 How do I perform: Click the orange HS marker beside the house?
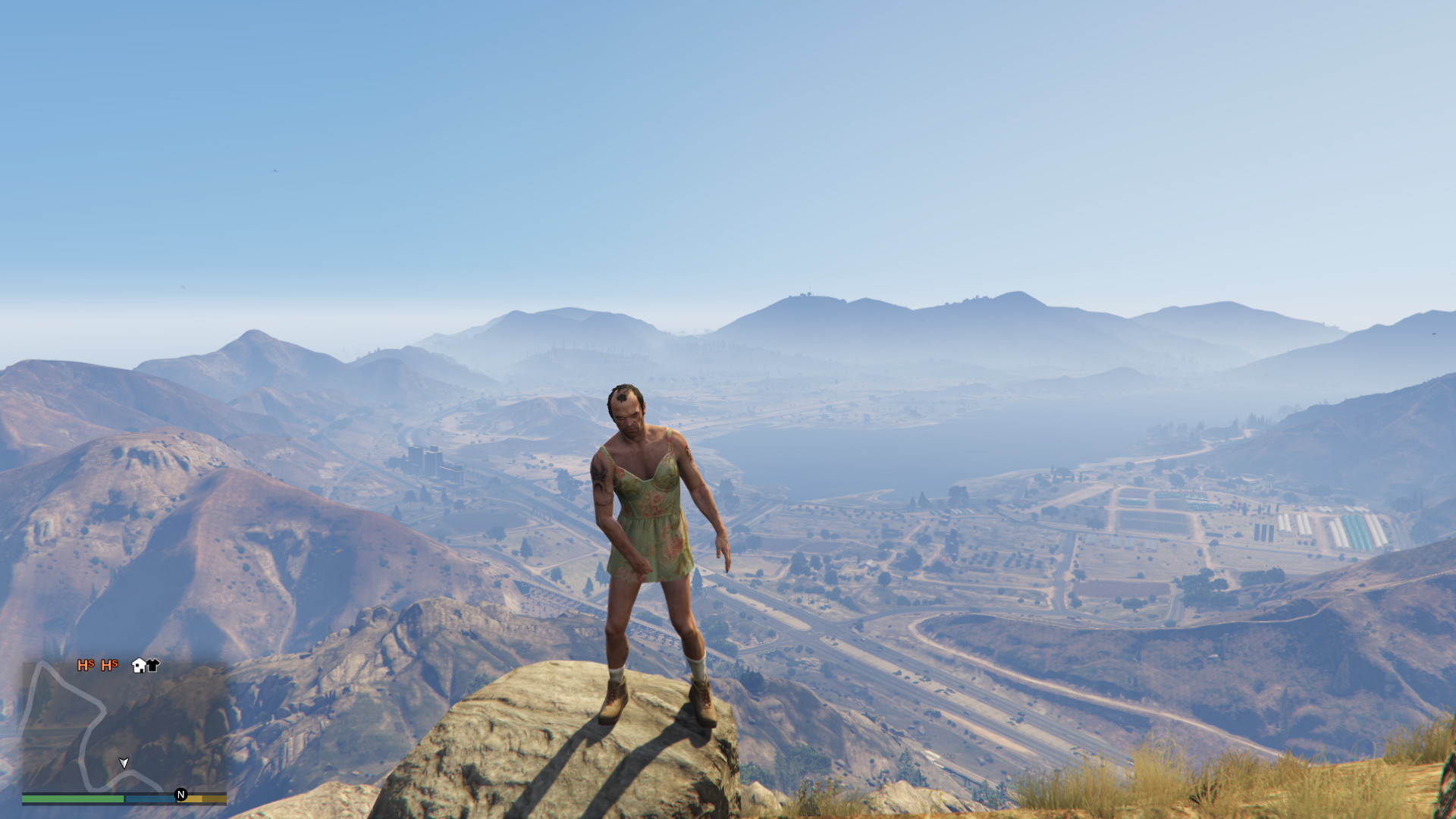(x=109, y=665)
